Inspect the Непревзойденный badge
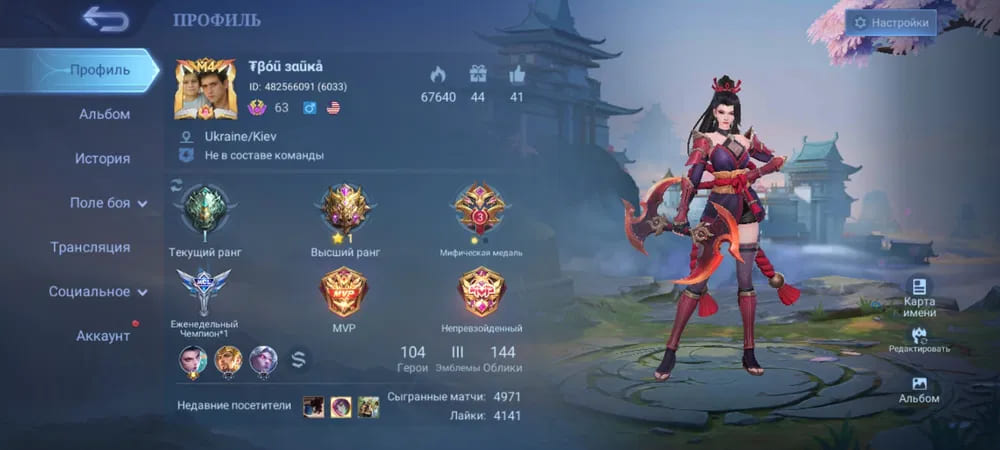The height and width of the screenshot is (450, 1000). point(481,292)
